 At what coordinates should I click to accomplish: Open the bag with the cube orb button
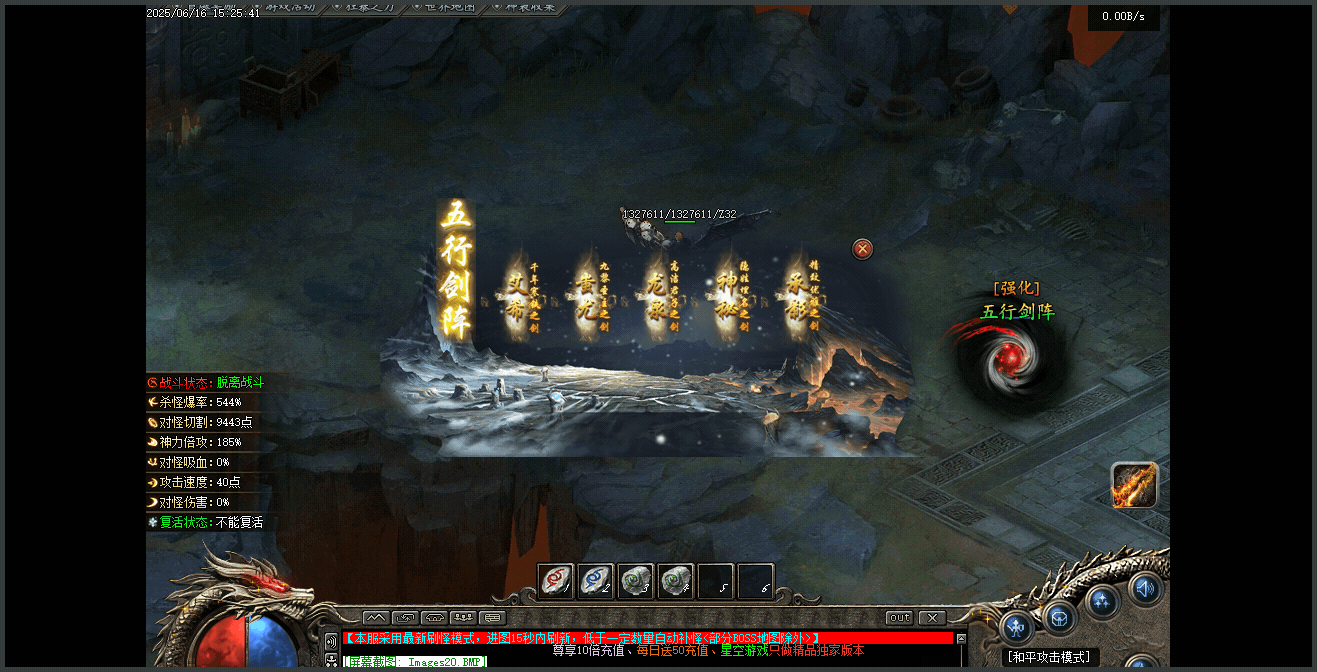pos(1060,616)
